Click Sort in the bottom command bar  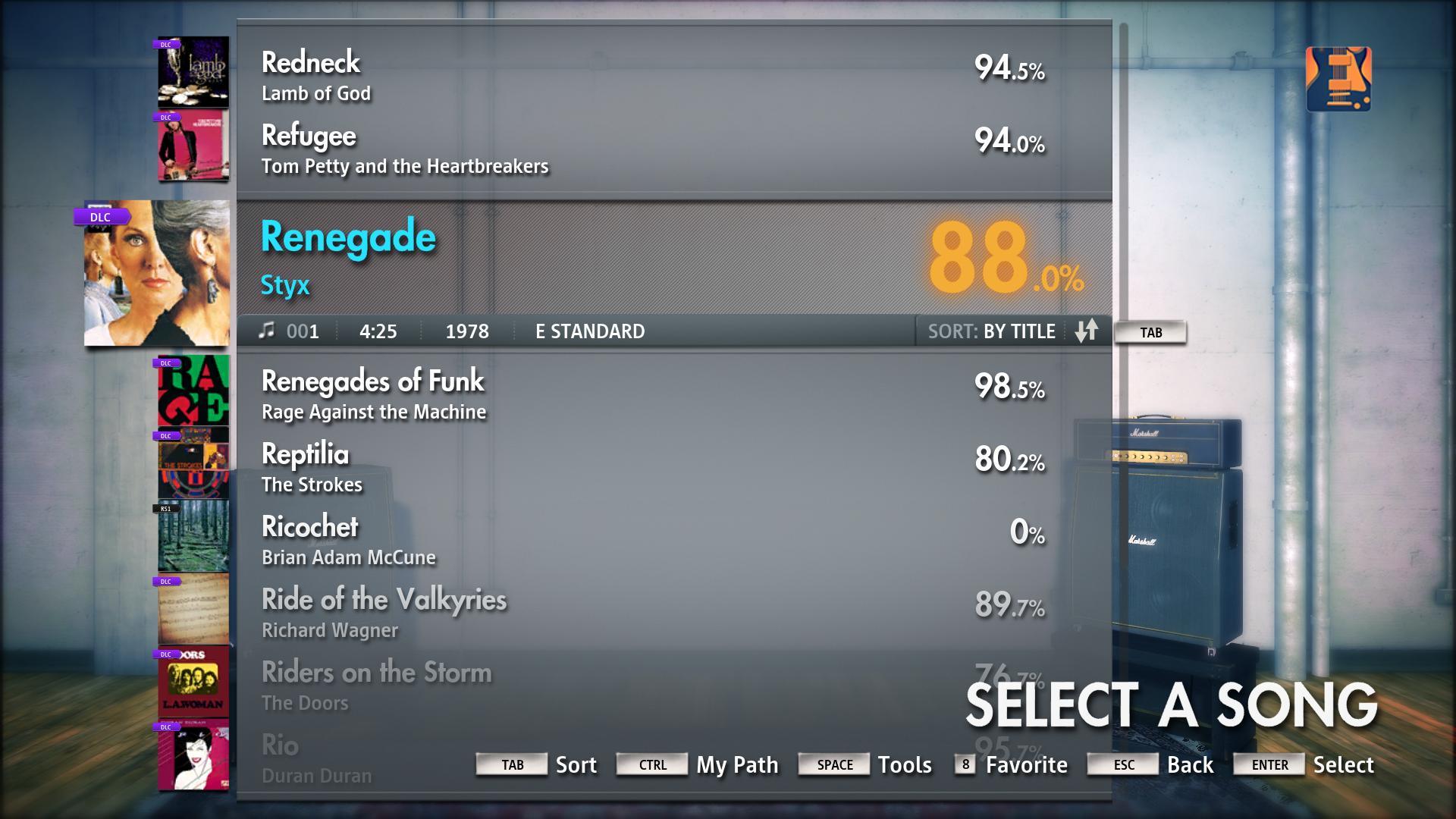tap(576, 765)
